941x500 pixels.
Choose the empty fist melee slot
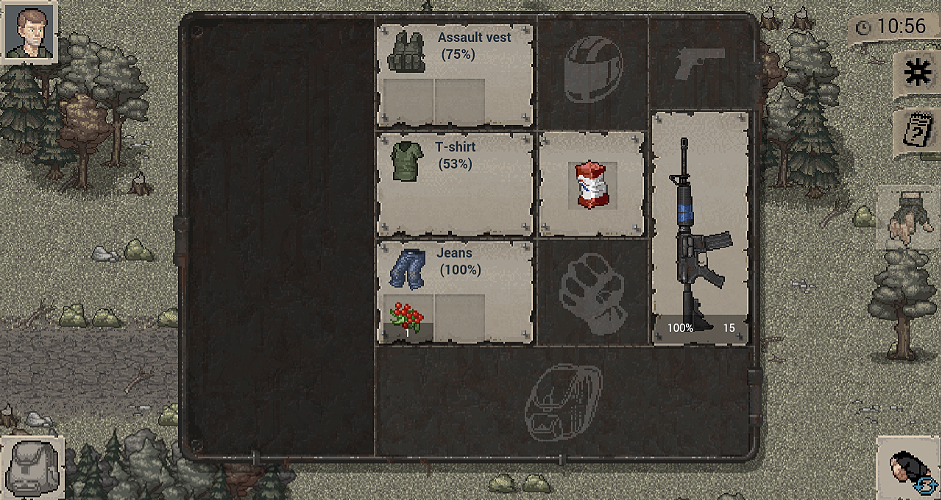tap(591, 291)
